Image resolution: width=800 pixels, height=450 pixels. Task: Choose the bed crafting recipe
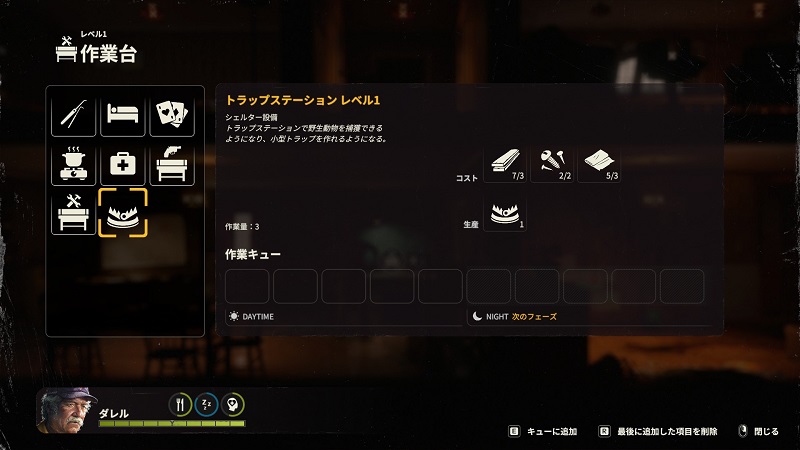click(123, 115)
